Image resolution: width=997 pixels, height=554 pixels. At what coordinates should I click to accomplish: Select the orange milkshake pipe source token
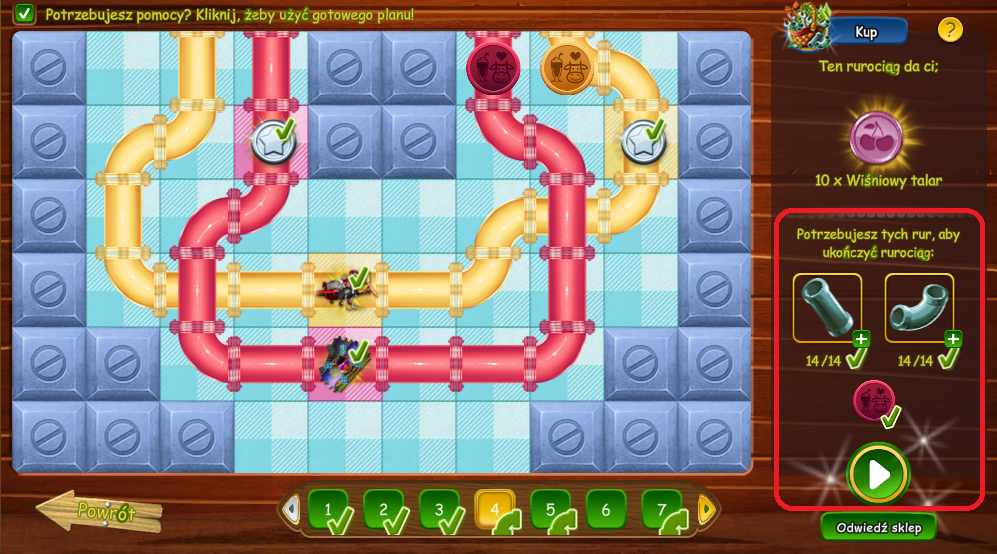click(x=567, y=67)
